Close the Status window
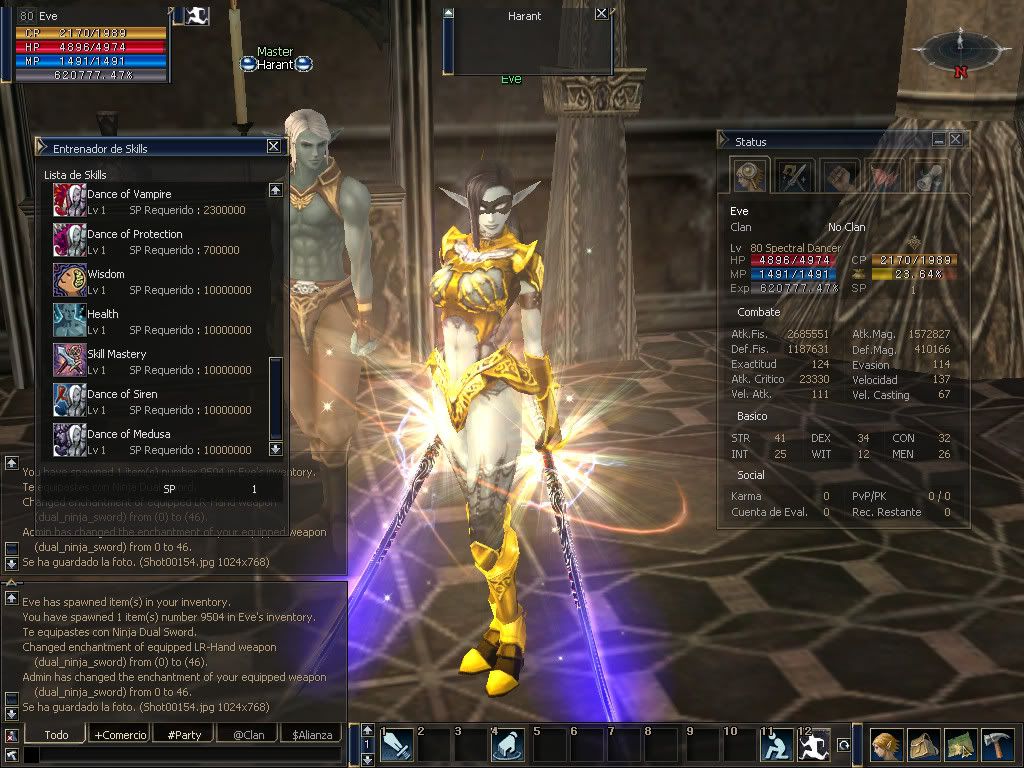The image size is (1024, 768). (x=956, y=140)
